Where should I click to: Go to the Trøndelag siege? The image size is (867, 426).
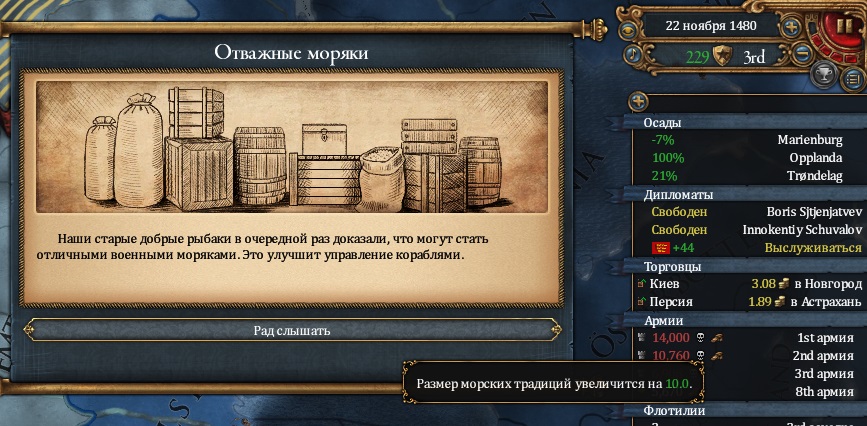pos(745,176)
